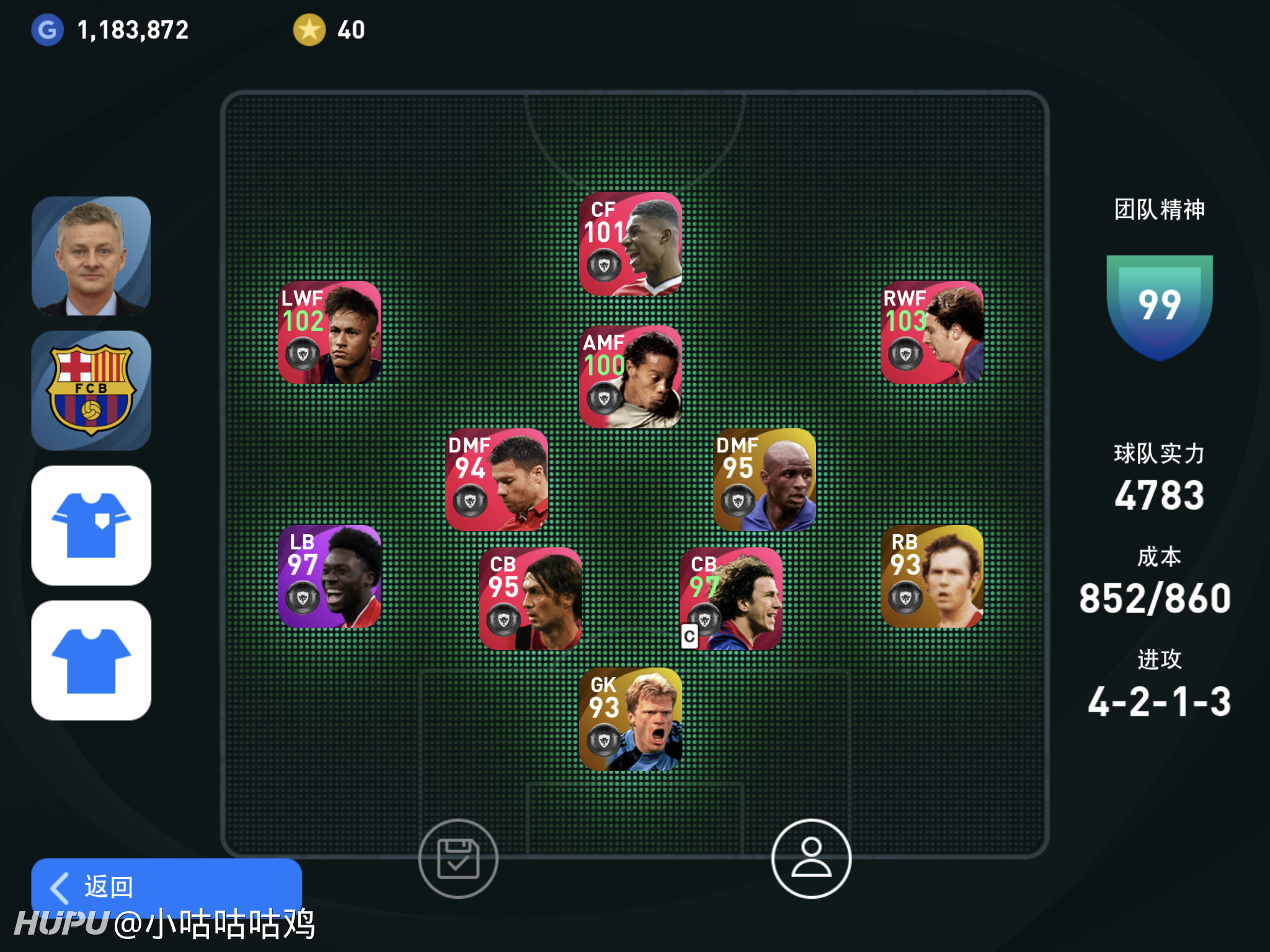Choose the LB 97 player card
The width and height of the screenshot is (1270, 952).
(329, 576)
